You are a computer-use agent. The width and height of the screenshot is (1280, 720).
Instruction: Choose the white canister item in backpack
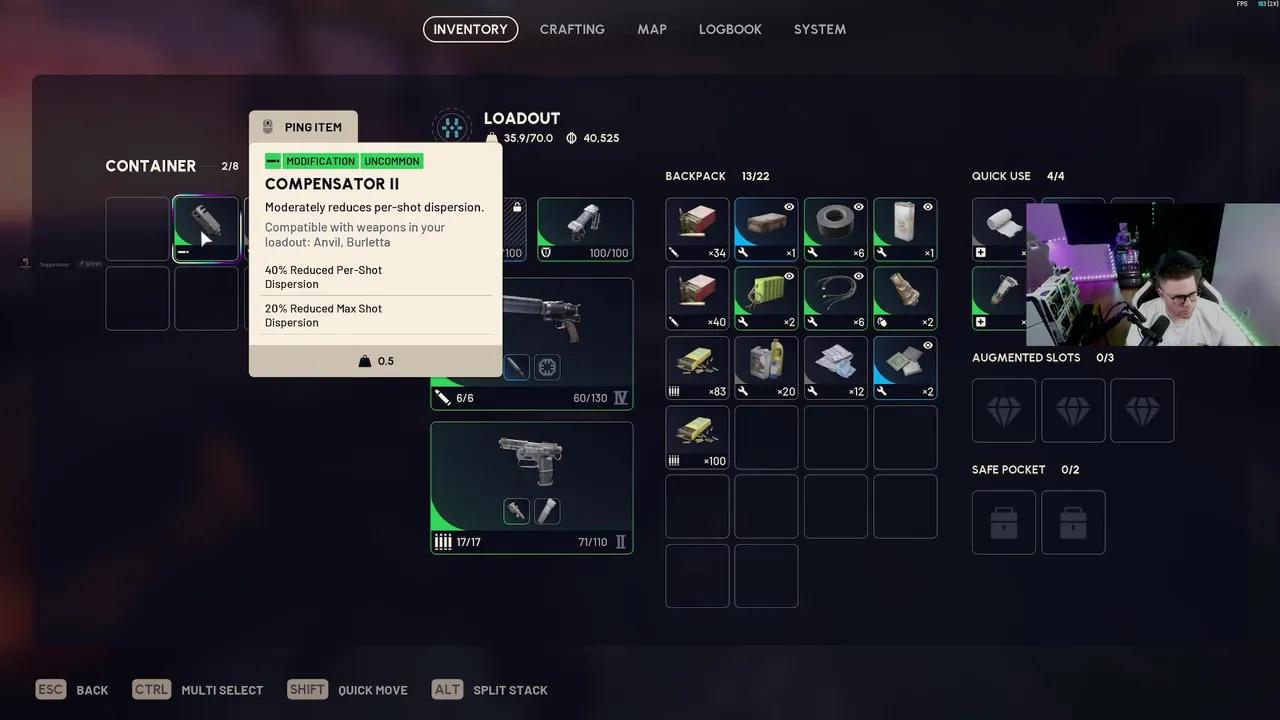point(905,229)
